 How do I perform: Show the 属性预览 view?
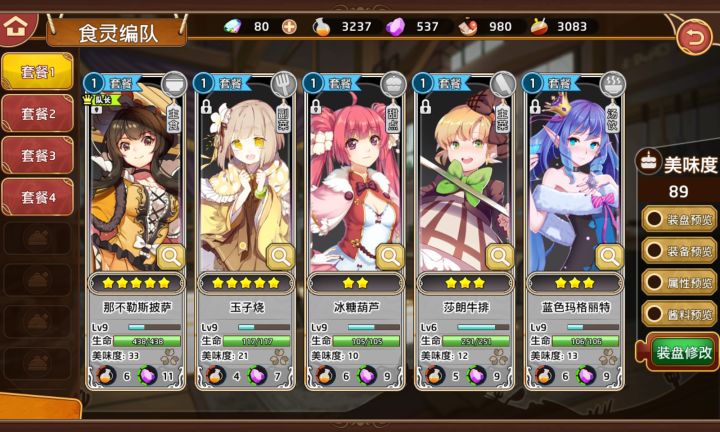coord(681,283)
